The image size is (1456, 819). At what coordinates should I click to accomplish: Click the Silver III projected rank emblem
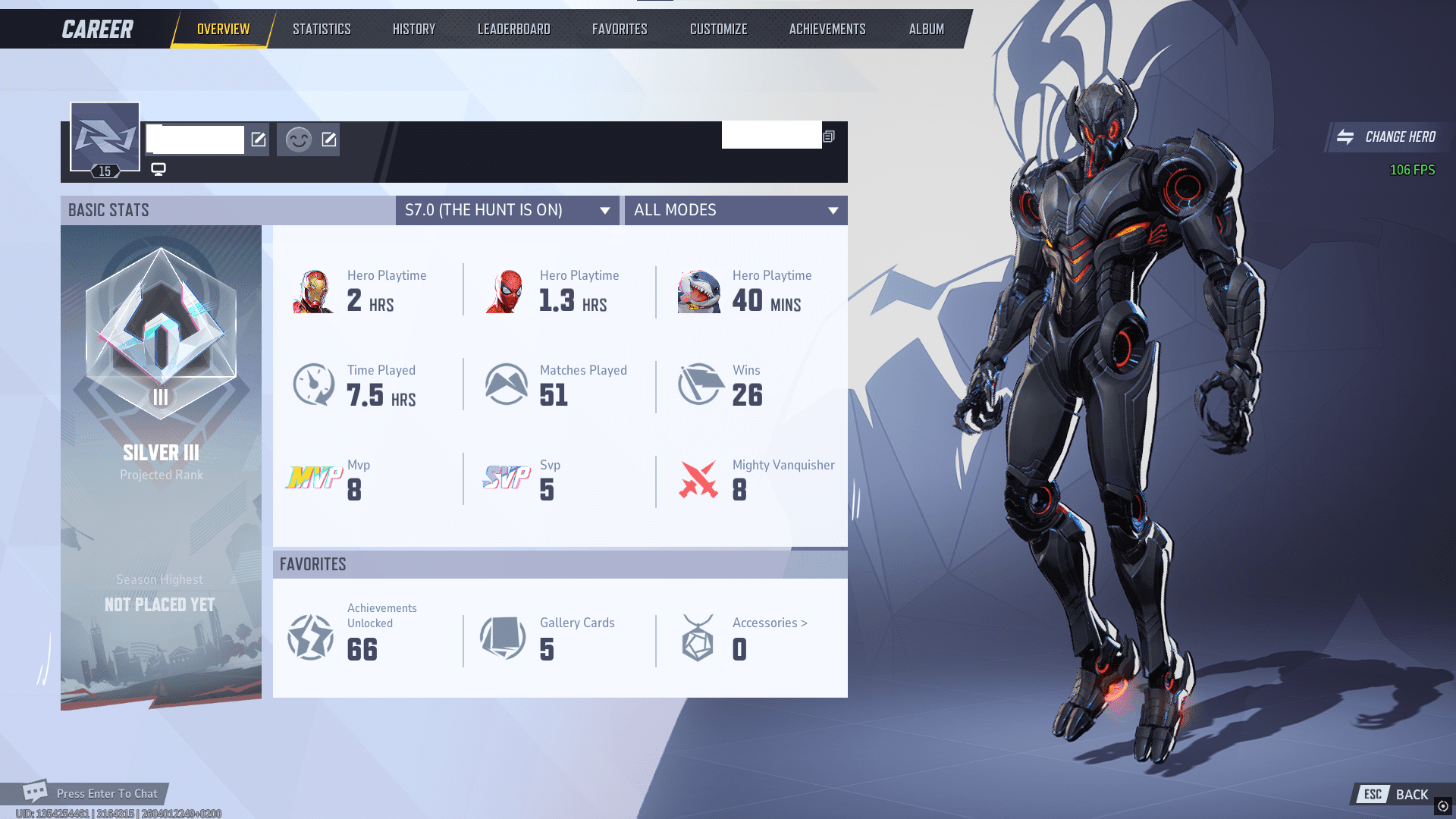pyautogui.click(x=160, y=337)
